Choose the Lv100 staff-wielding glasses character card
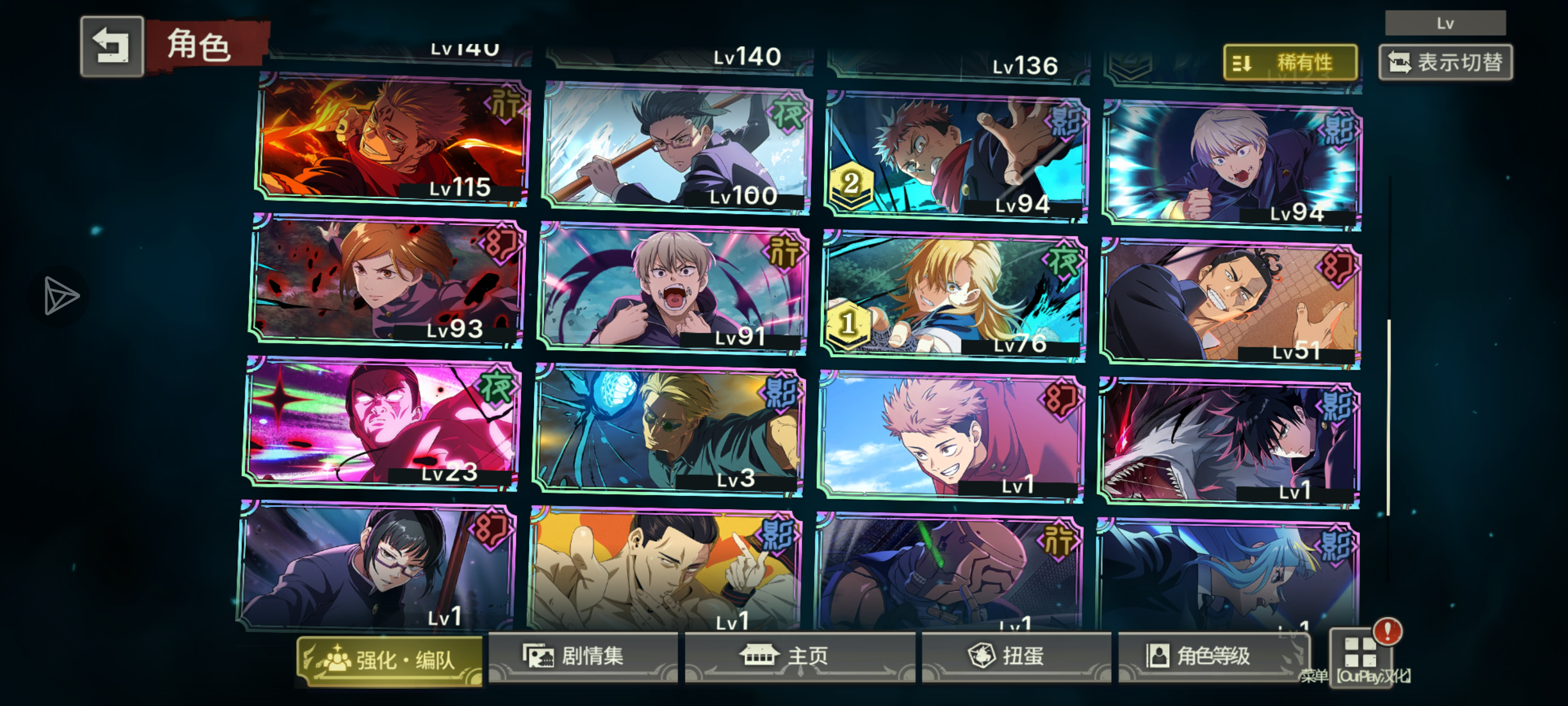The width and height of the screenshot is (1568, 706). (x=676, y=148)
